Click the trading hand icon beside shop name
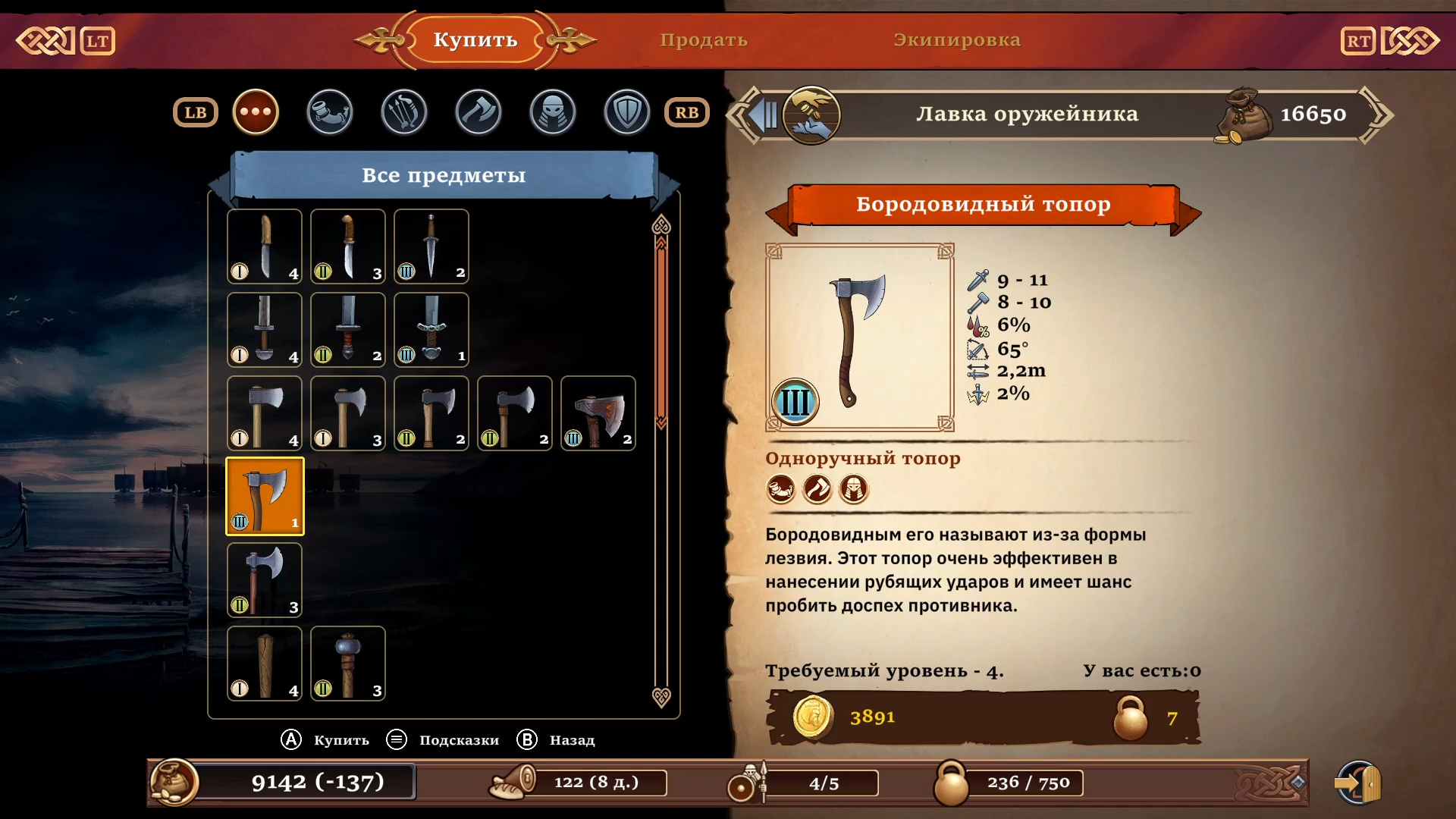This screenshot has height=819, width=1456. point(811,115)
